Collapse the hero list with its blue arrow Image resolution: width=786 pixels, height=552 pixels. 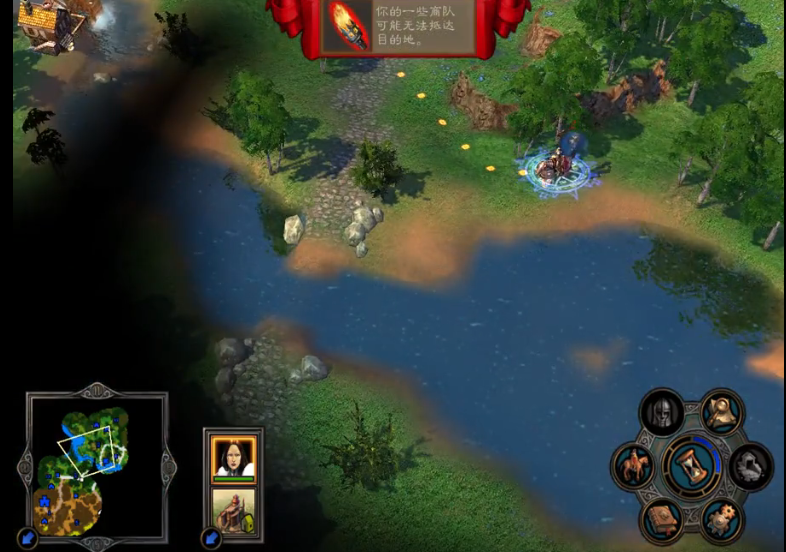[211, 538]
